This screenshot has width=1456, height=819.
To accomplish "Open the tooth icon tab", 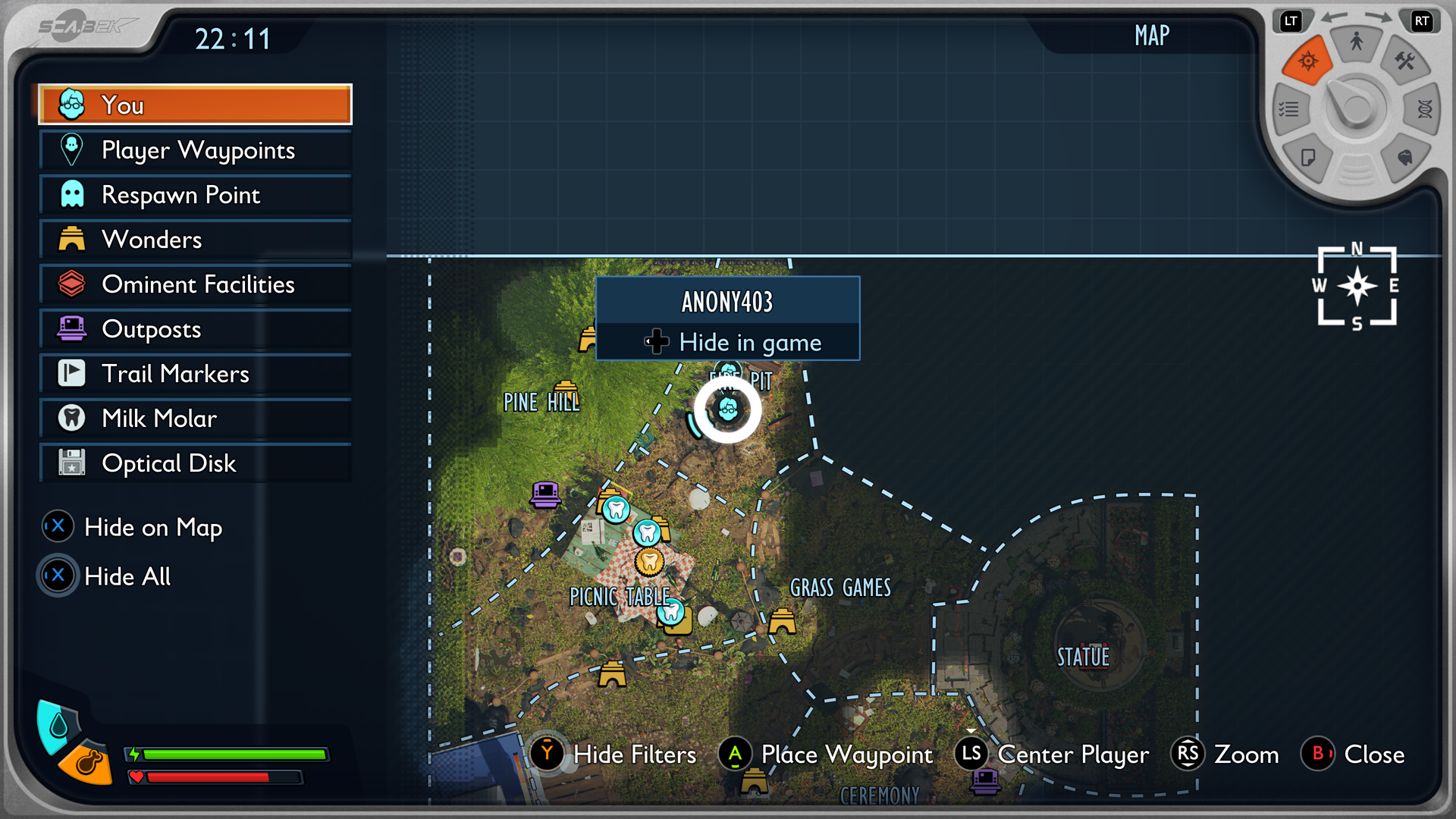I will [1404, 158].
